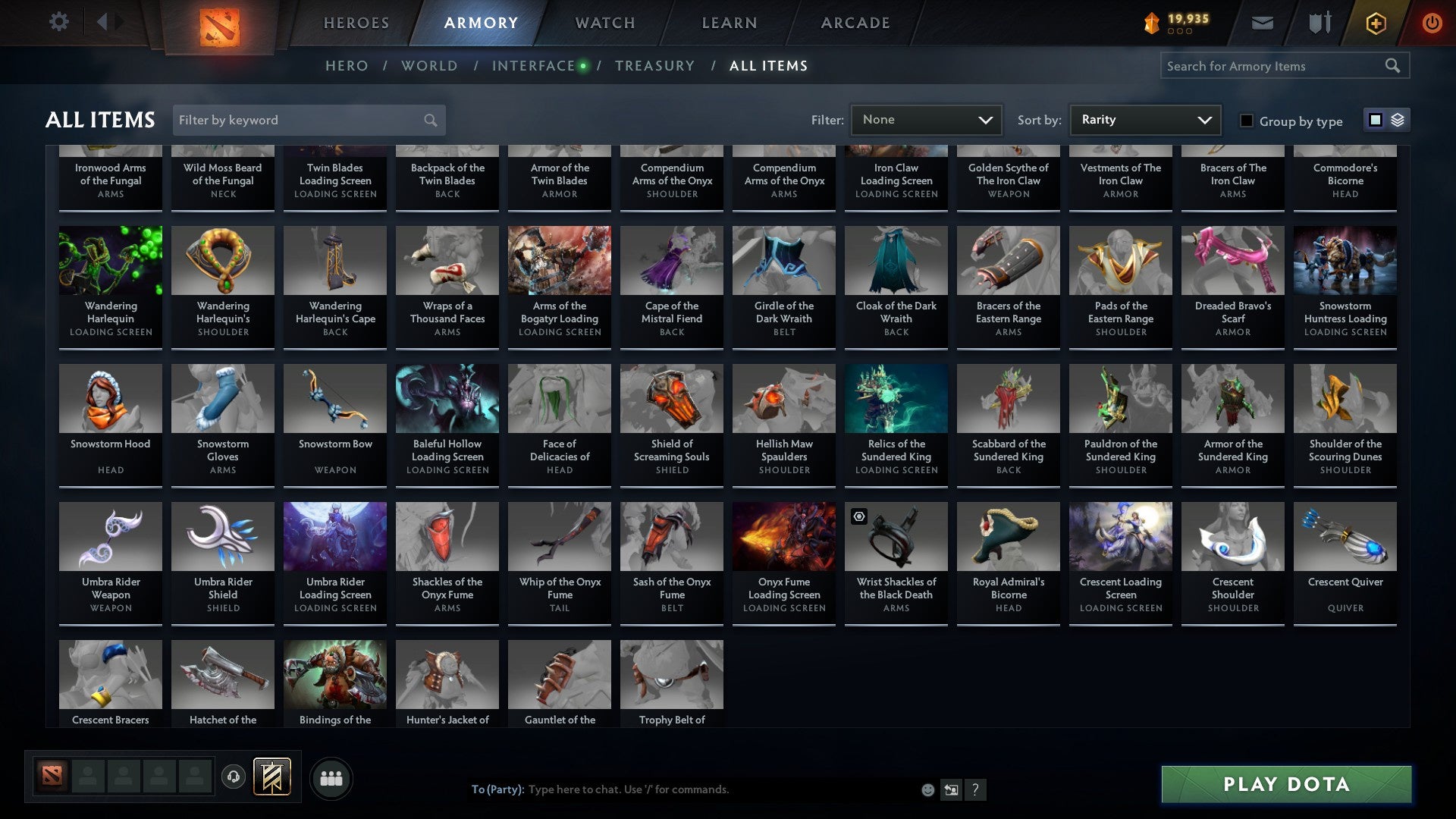Open the Dota 2 logo menu in top left
The width and height of the screenshot is (1456, 819).
[x=218, y=23]
